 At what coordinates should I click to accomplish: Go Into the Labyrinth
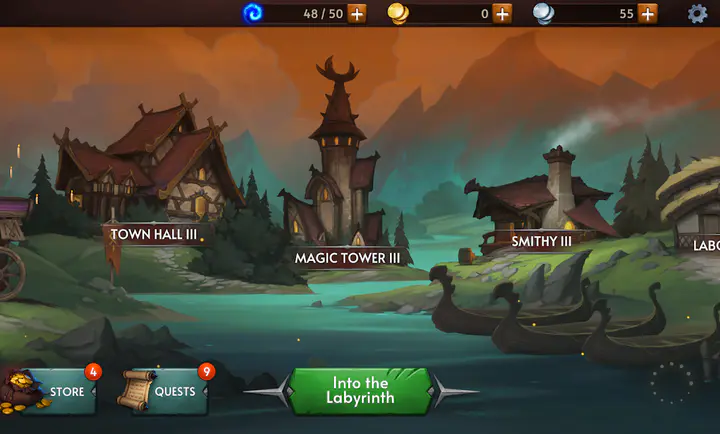(x=359, y=390)
